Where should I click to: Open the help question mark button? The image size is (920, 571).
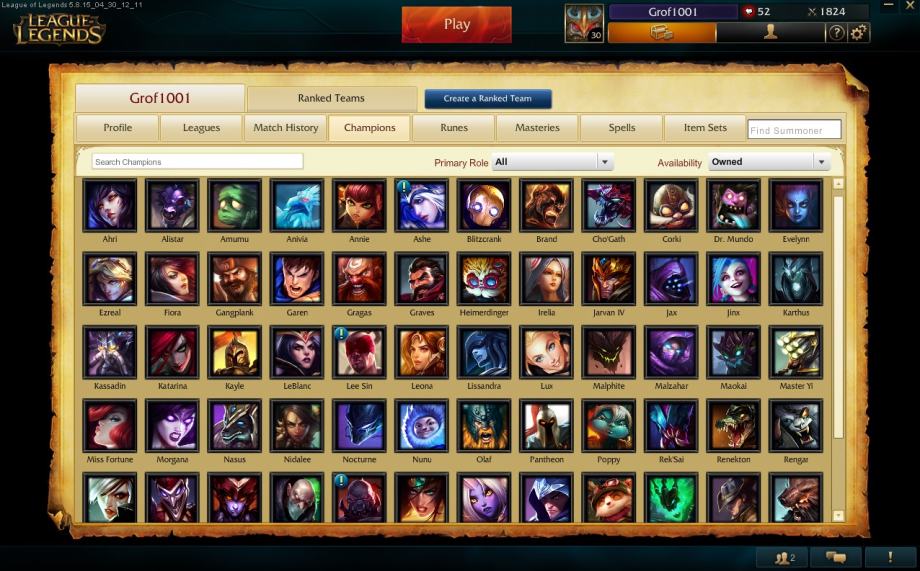tap(836, 33)
